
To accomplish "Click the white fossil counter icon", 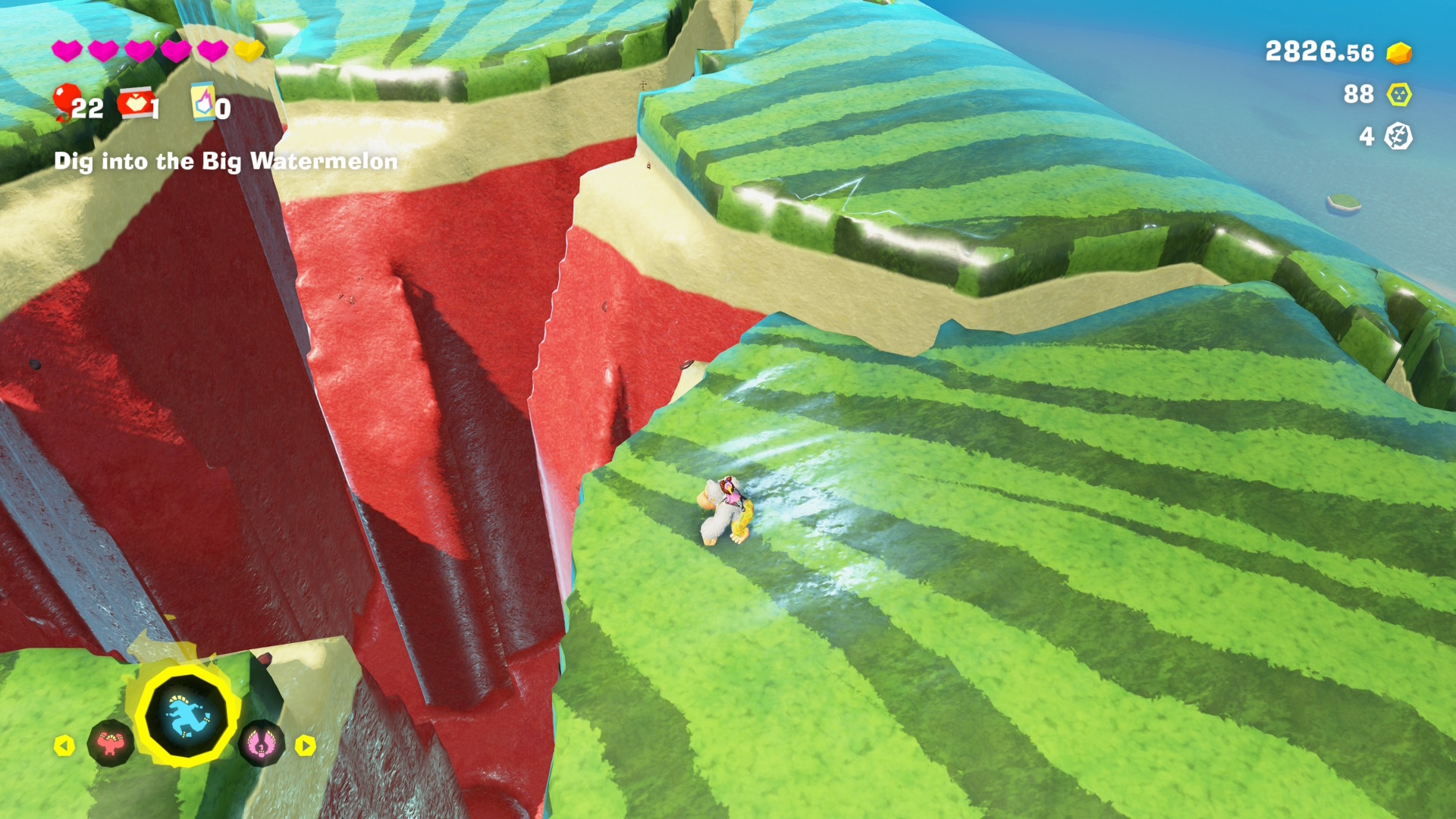I will (x=1398, y=136).
